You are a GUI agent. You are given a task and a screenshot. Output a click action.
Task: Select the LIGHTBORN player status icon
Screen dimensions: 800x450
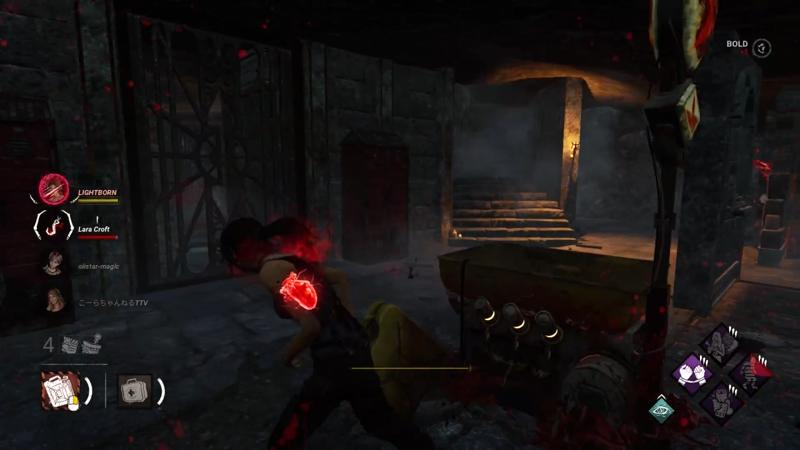[x=53, y=187]
